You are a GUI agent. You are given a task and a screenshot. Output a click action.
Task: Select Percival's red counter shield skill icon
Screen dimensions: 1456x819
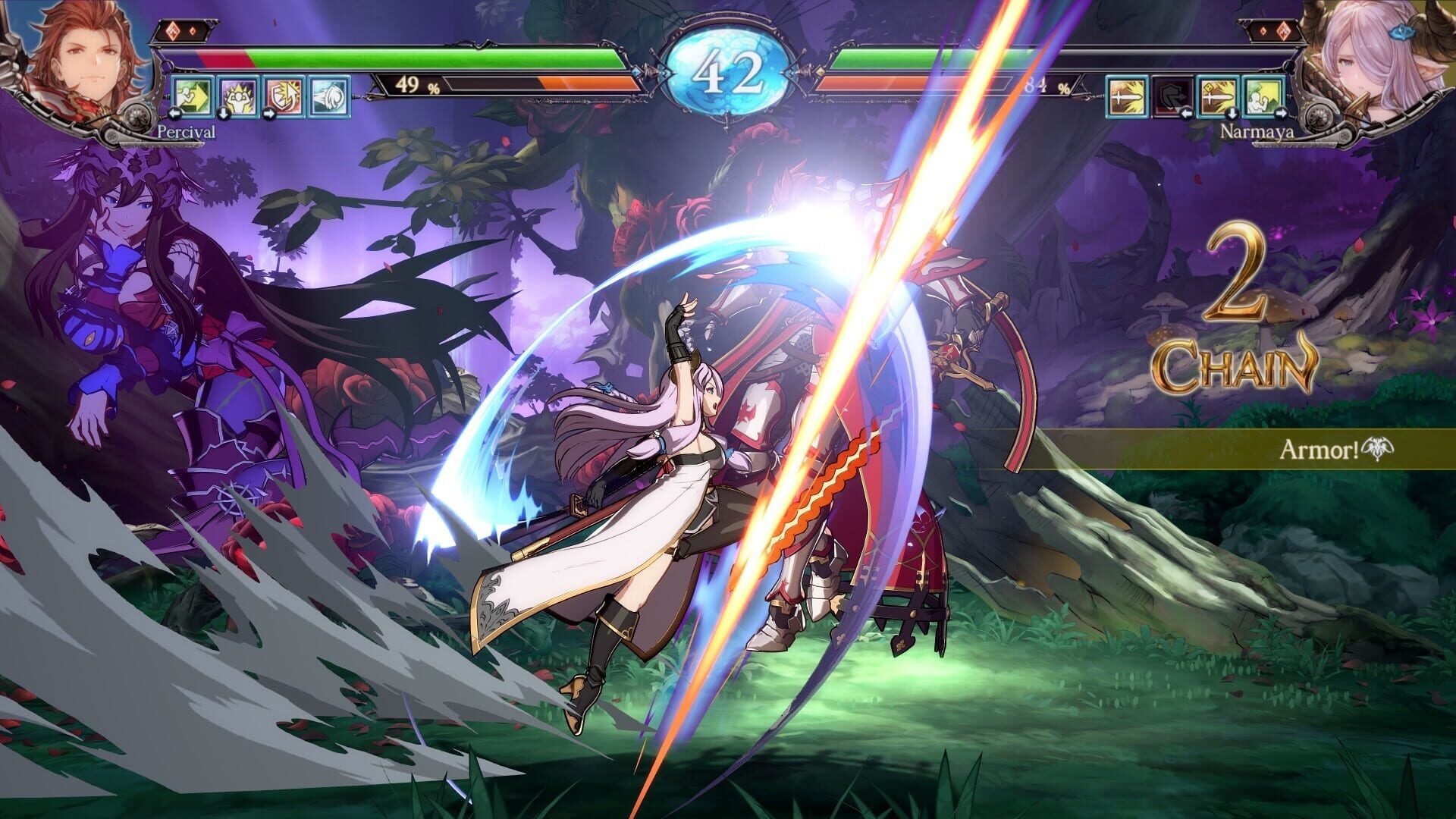(283, 98)
